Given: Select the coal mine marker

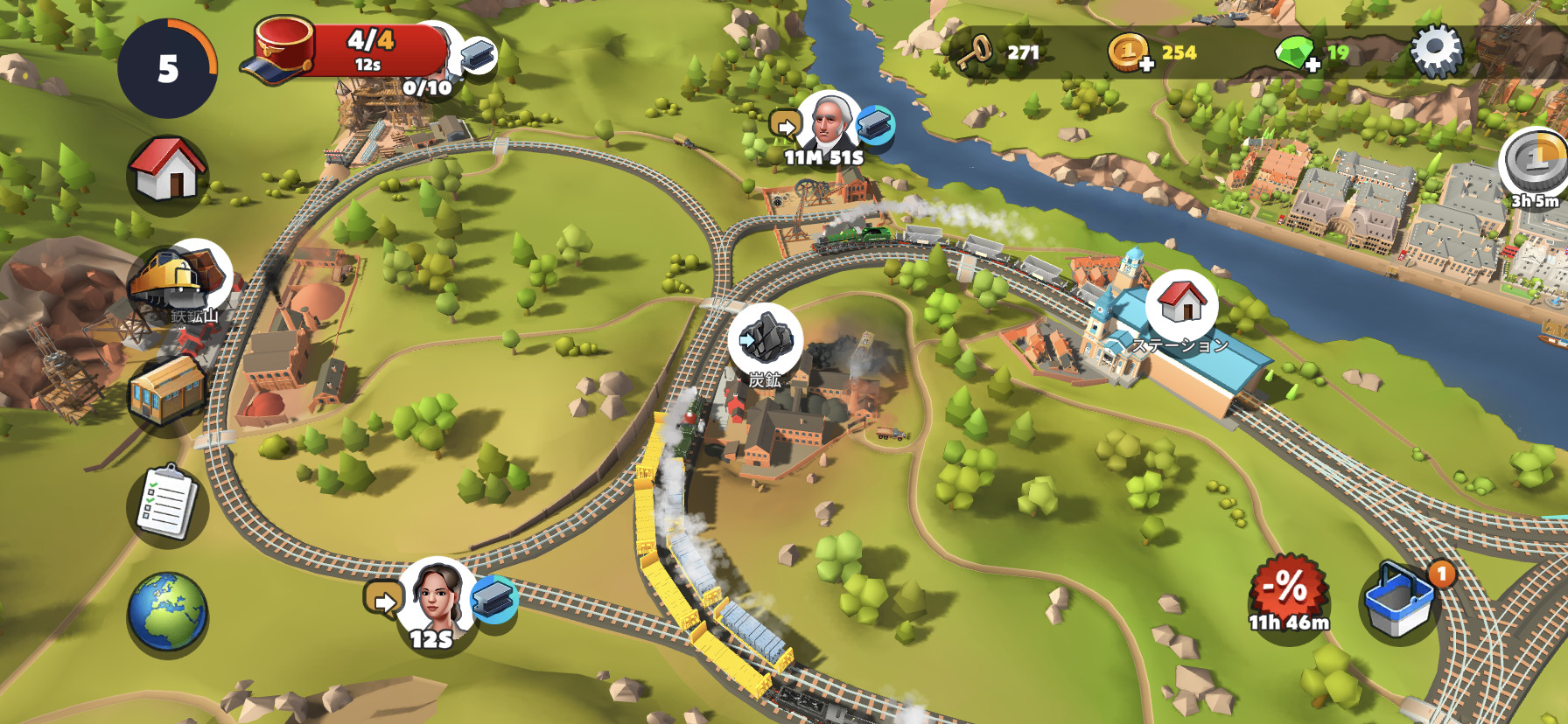Looking at the screenshot, I should (x=766, y=340).
